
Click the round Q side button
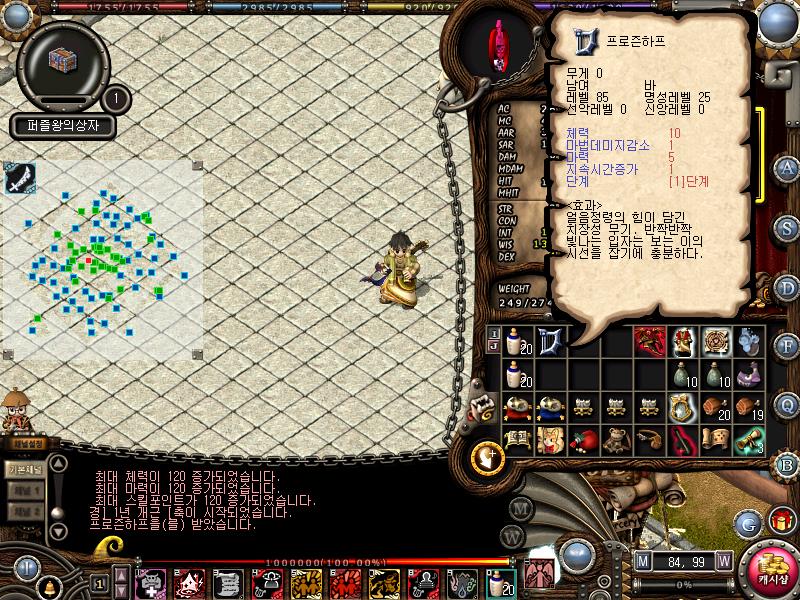coord(787,405)
